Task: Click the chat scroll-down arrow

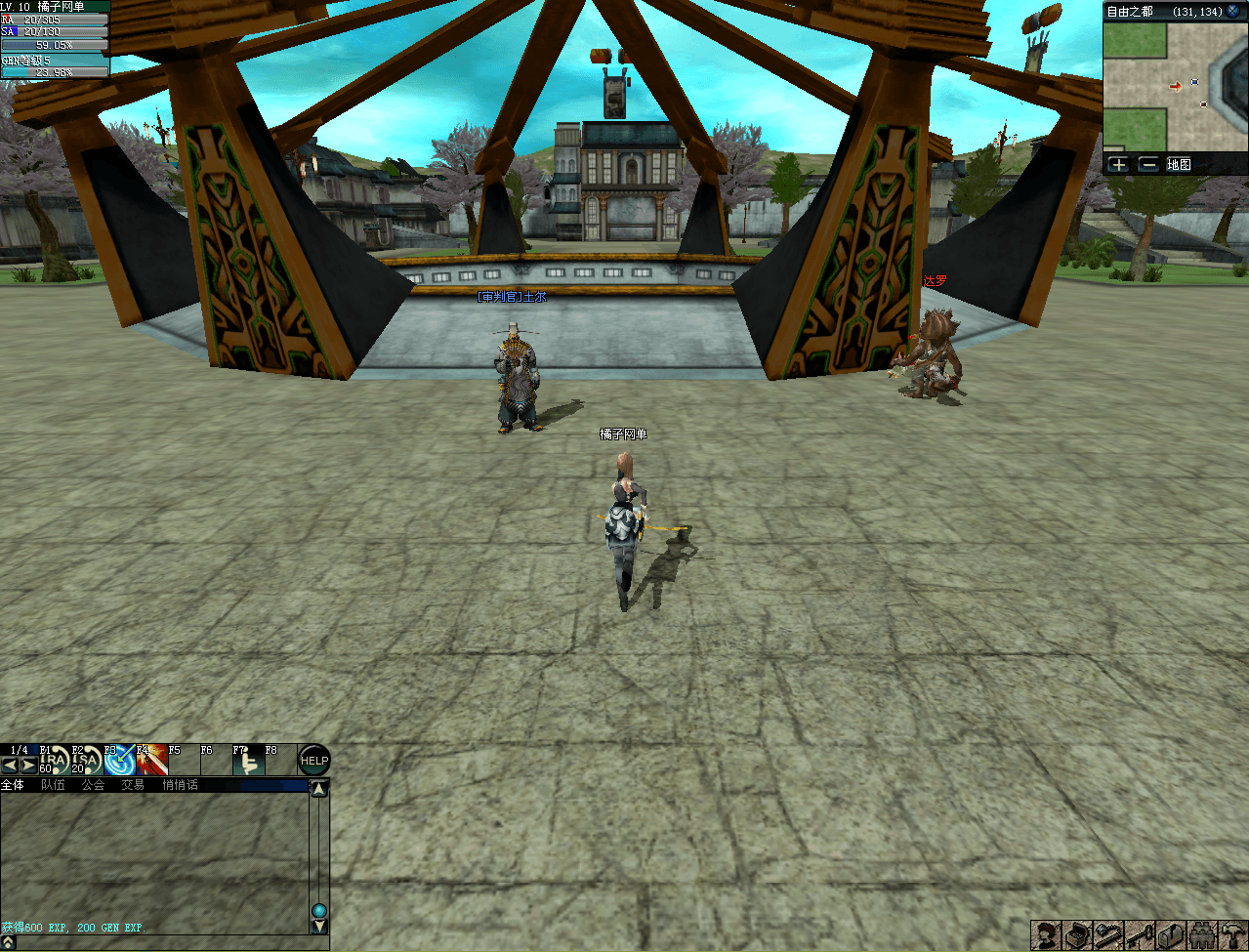Action: pos(319,927)
